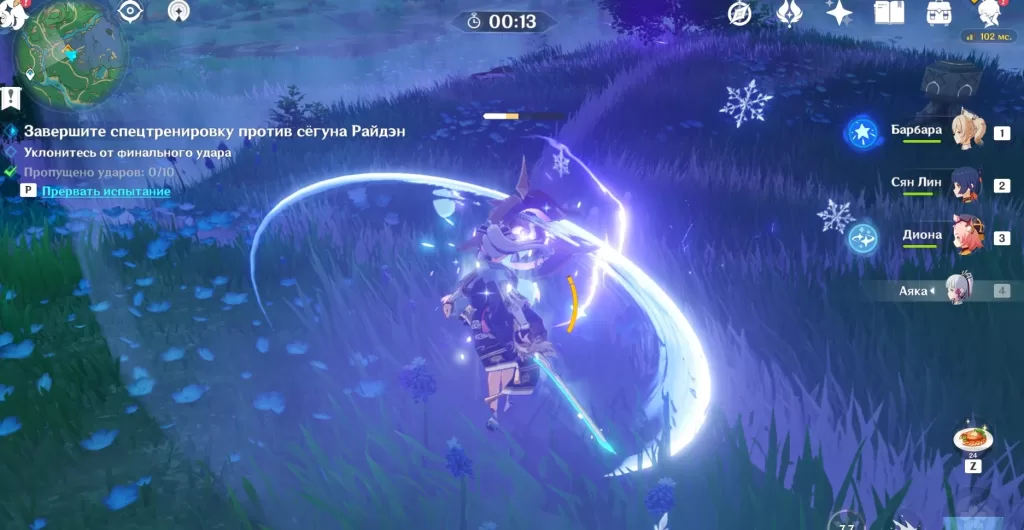Click the eye-shaped elemental sight icon
The height and width of the screenshot is (530, 1024).
pos(130,12)
